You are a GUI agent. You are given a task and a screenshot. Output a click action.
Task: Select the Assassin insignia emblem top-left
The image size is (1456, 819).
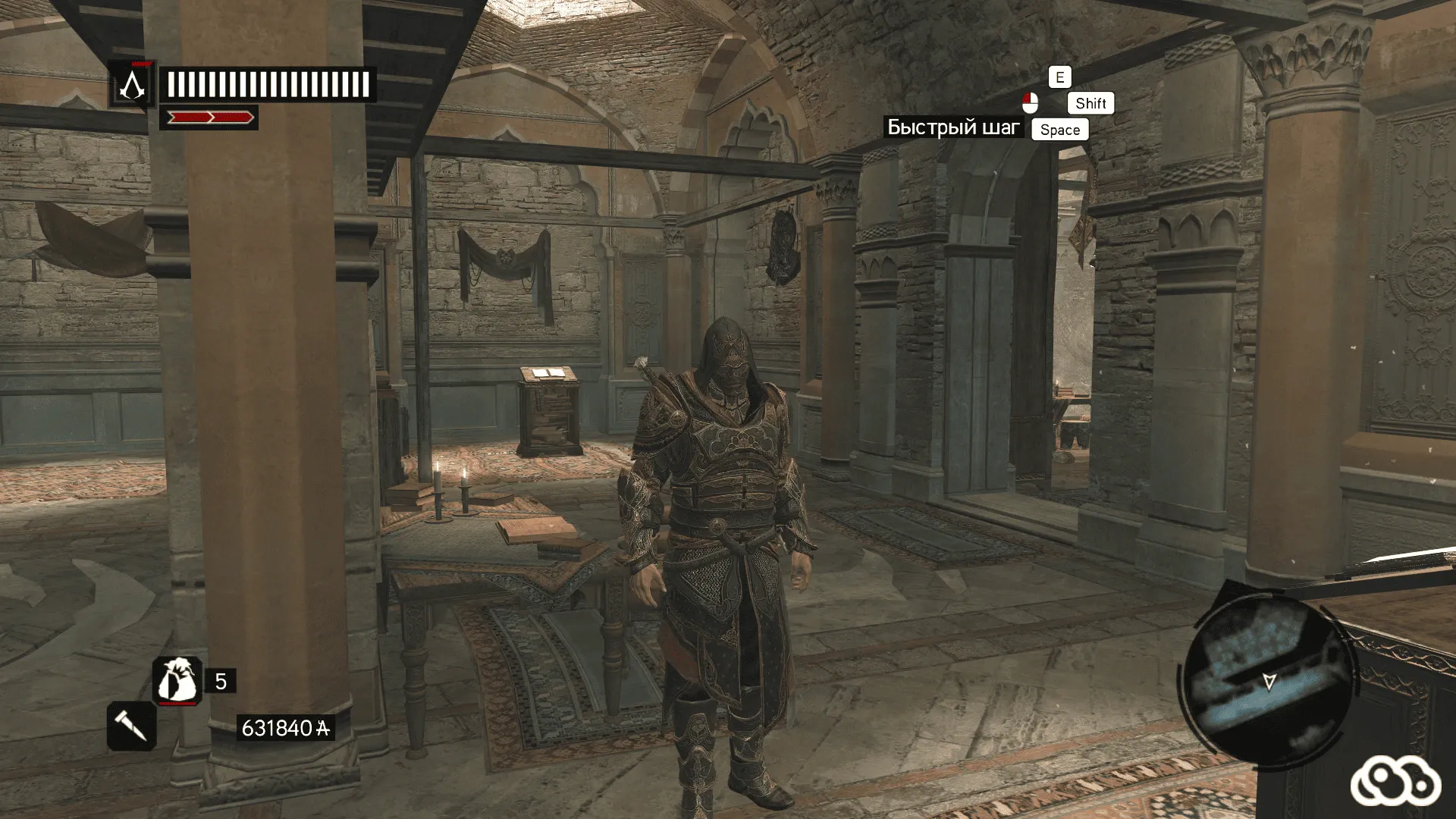(x=134, y=83)
